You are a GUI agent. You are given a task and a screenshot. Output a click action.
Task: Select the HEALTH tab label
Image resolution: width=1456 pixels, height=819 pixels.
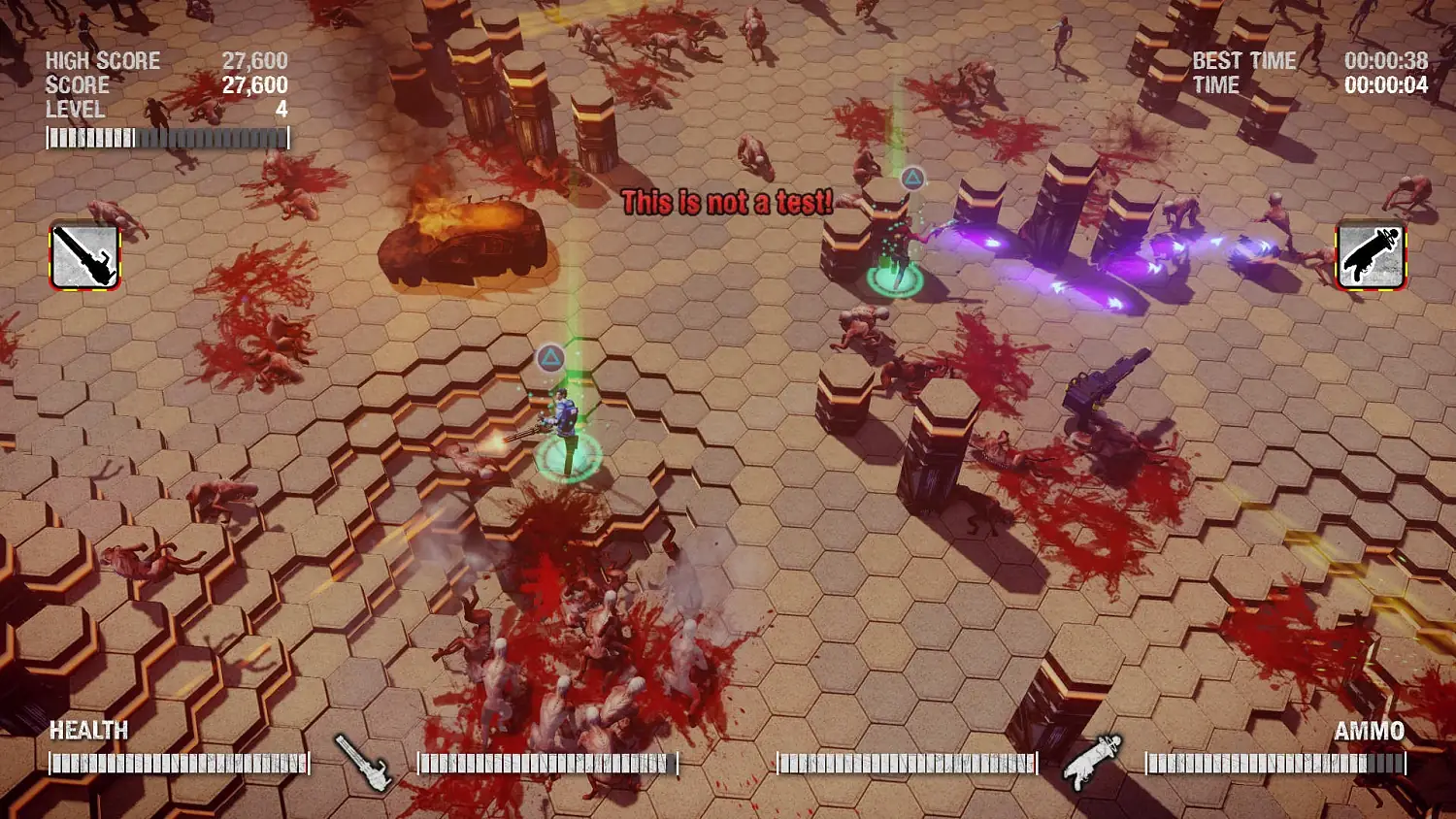click(88, 731)
